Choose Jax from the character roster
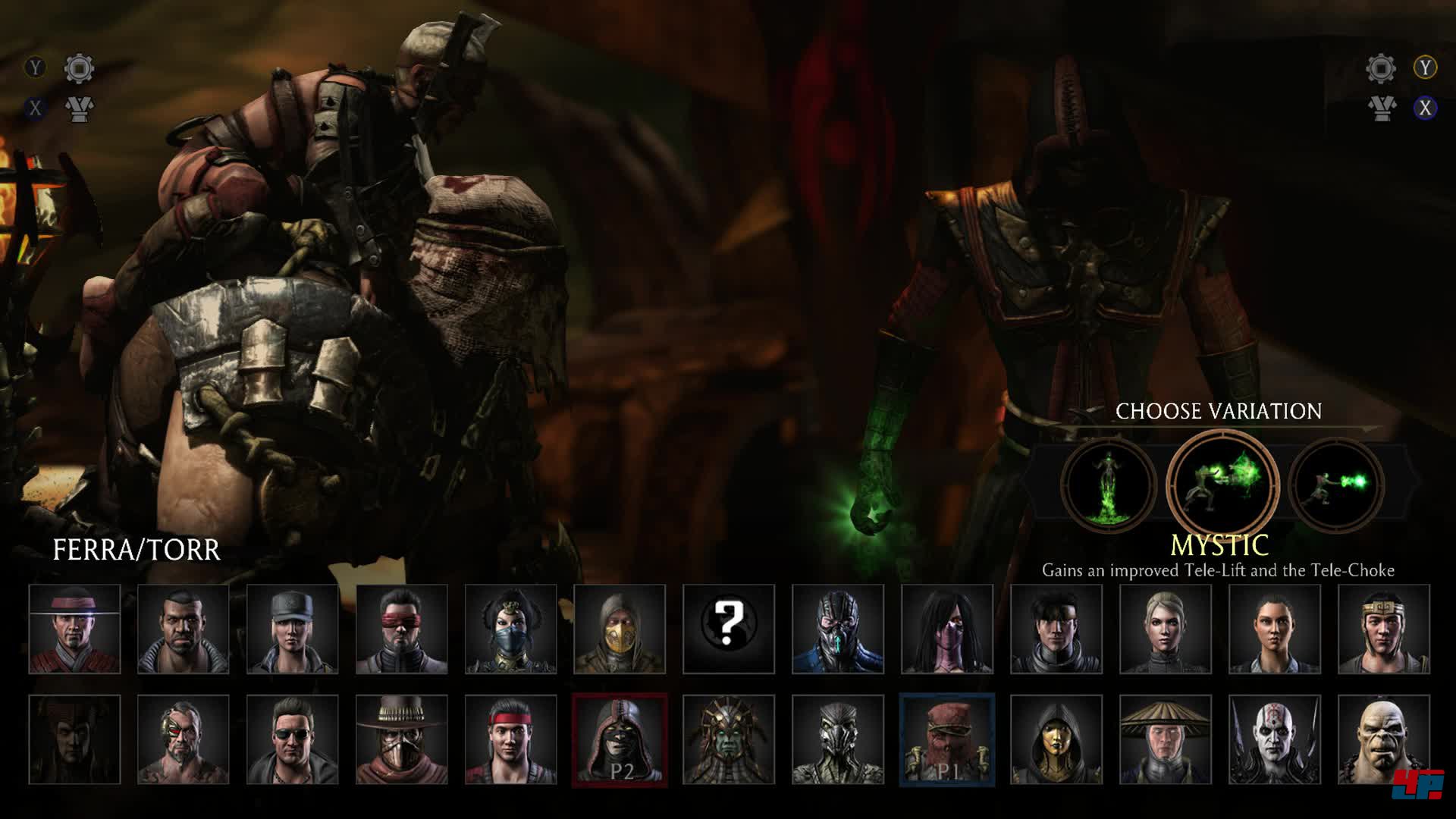 (x=183, y=629)
